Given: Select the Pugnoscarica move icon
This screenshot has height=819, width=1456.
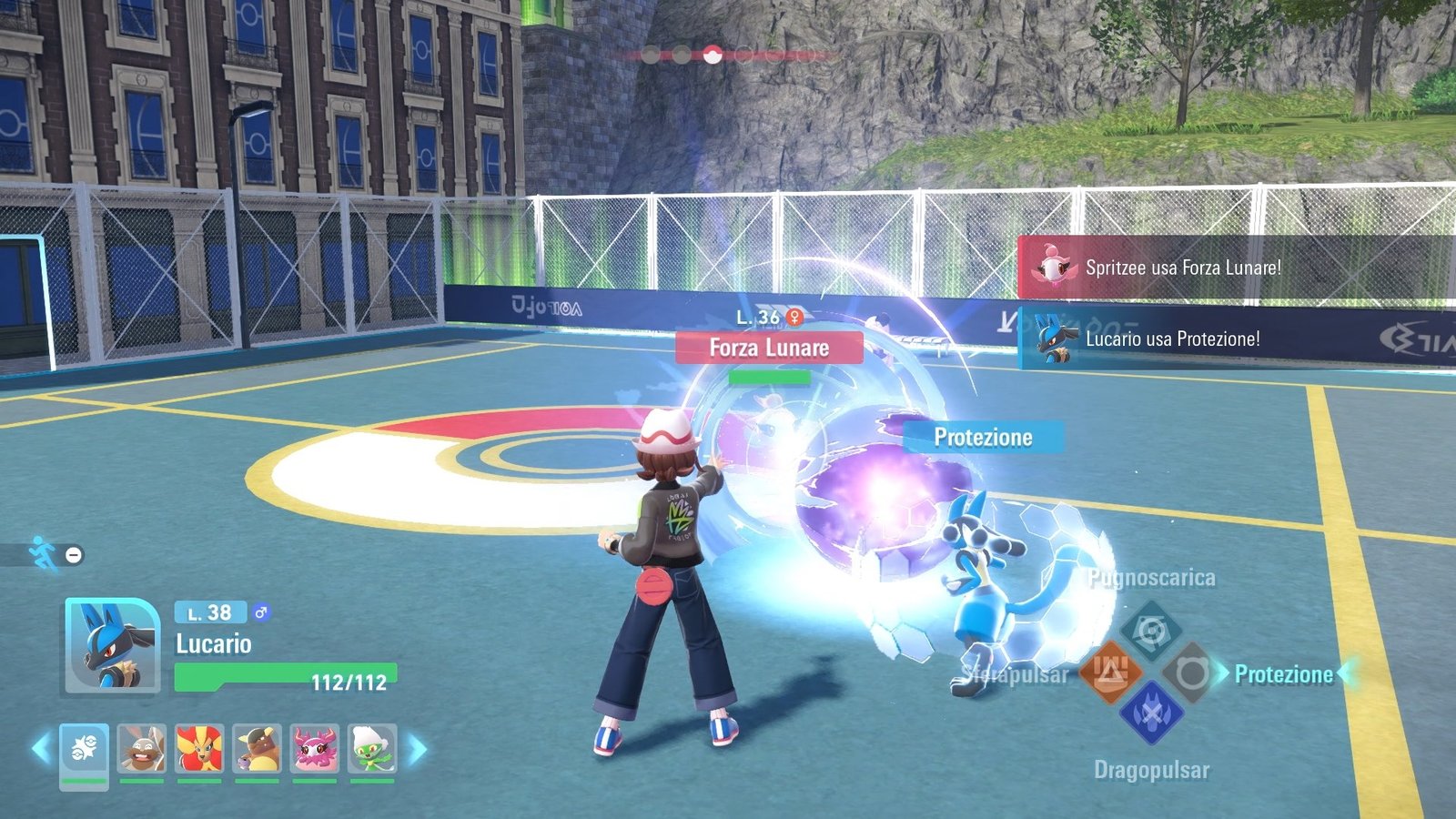Looking at the screenshot, I should coord(1152,631).
